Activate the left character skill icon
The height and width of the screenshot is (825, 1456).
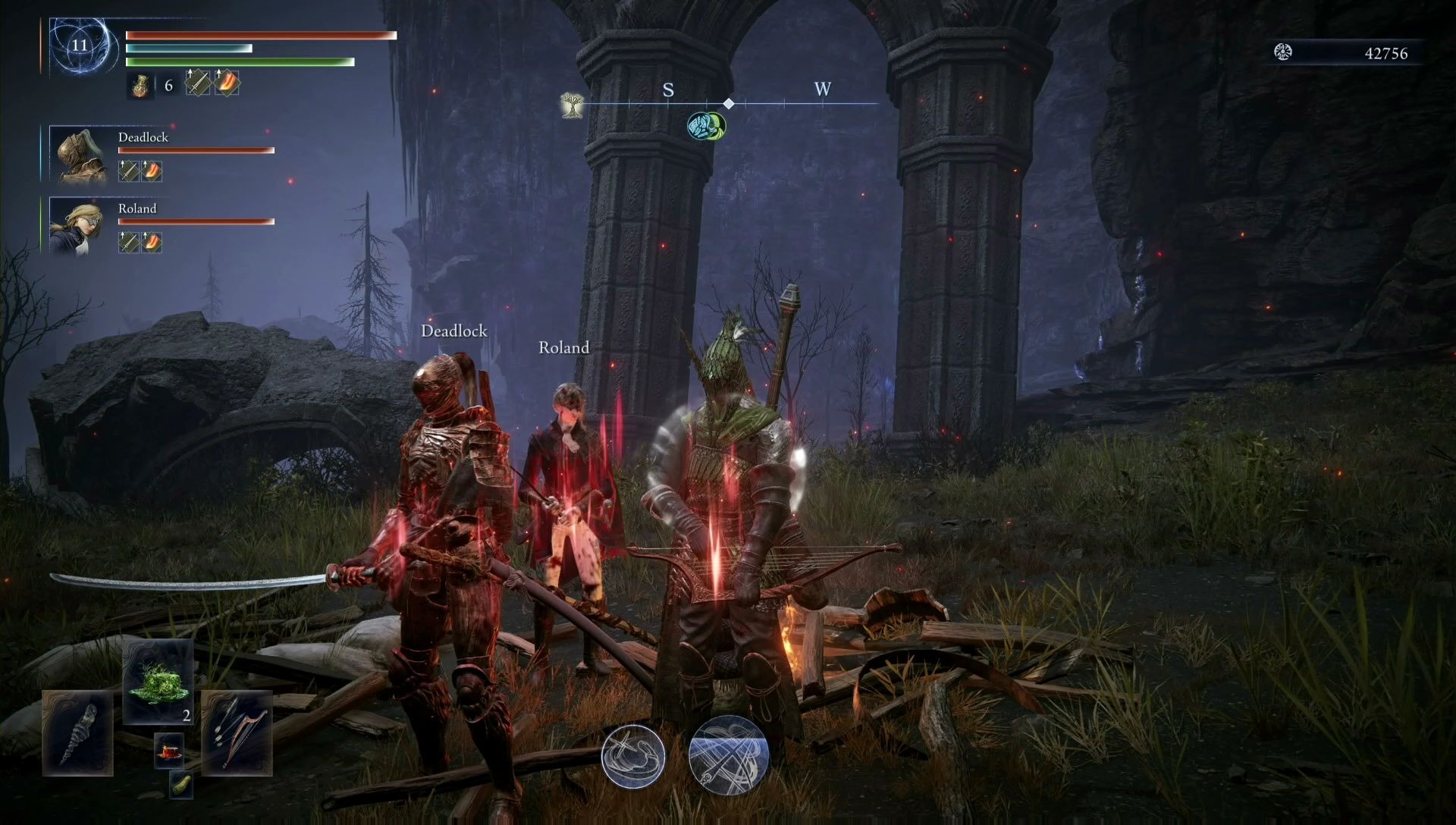[633, 756]
